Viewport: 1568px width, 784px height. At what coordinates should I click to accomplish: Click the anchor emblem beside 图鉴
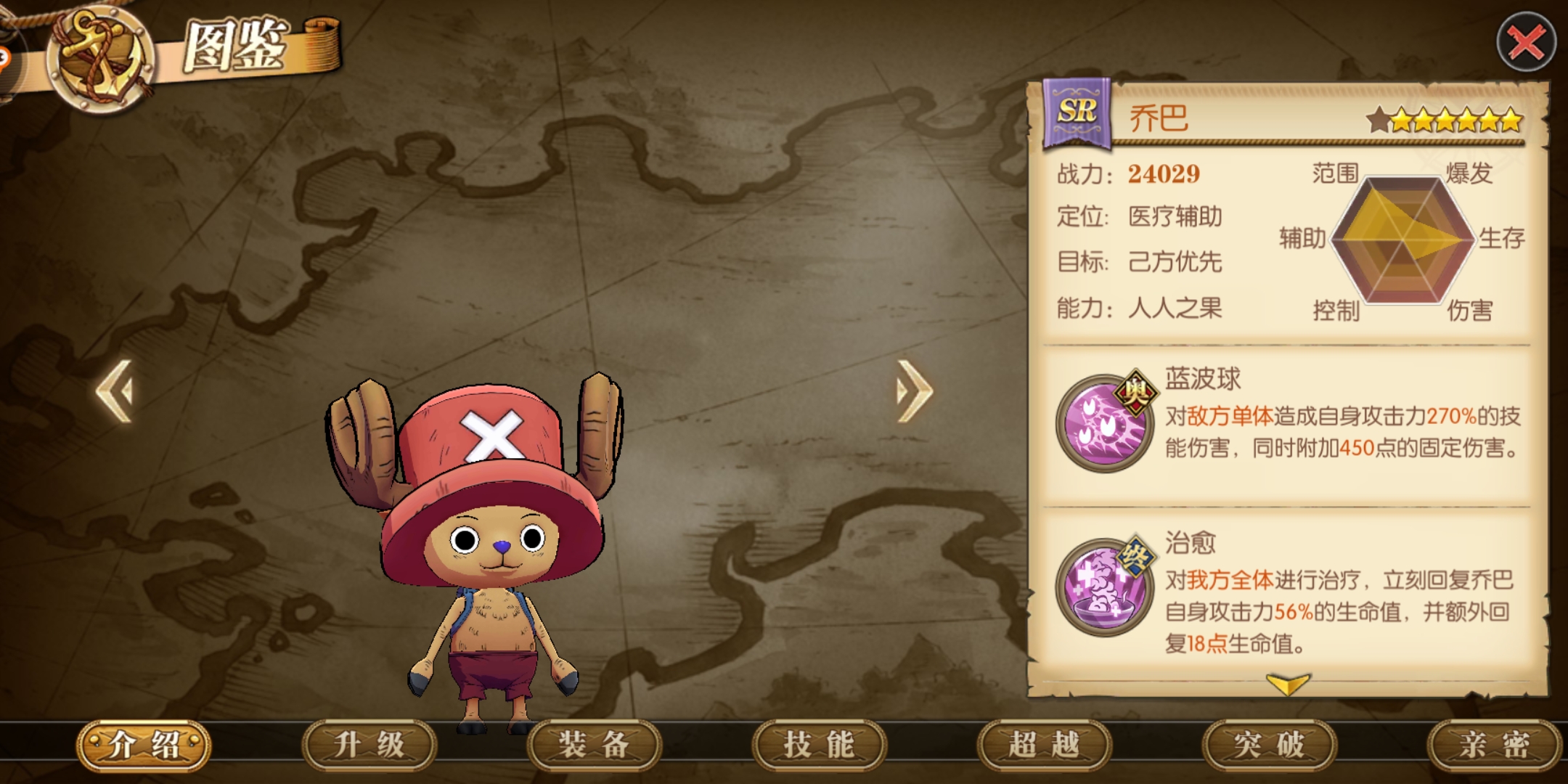[x=100, y=58]
